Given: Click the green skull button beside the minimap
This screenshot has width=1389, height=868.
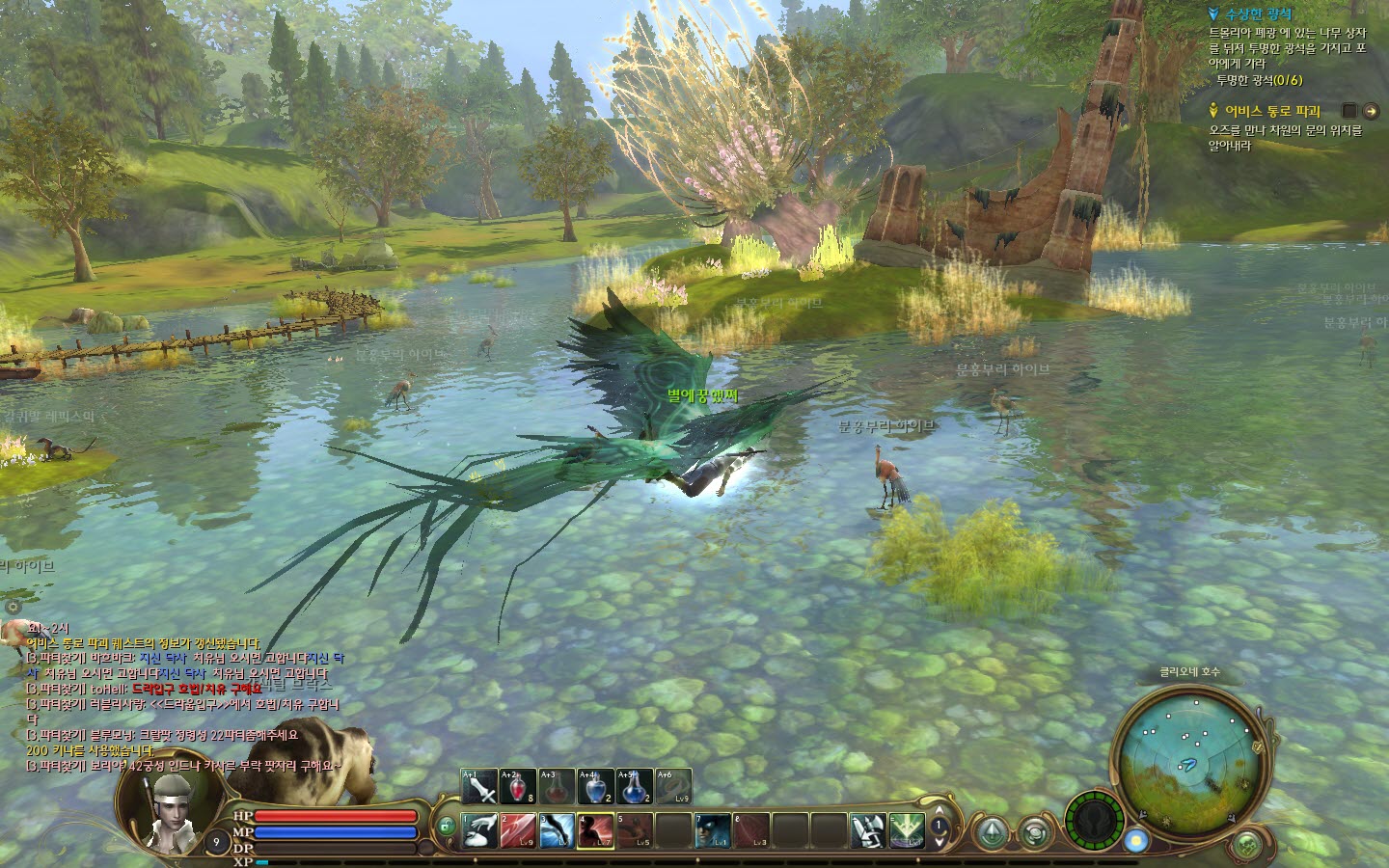Looking at the screenshot, I should 1248,845.
